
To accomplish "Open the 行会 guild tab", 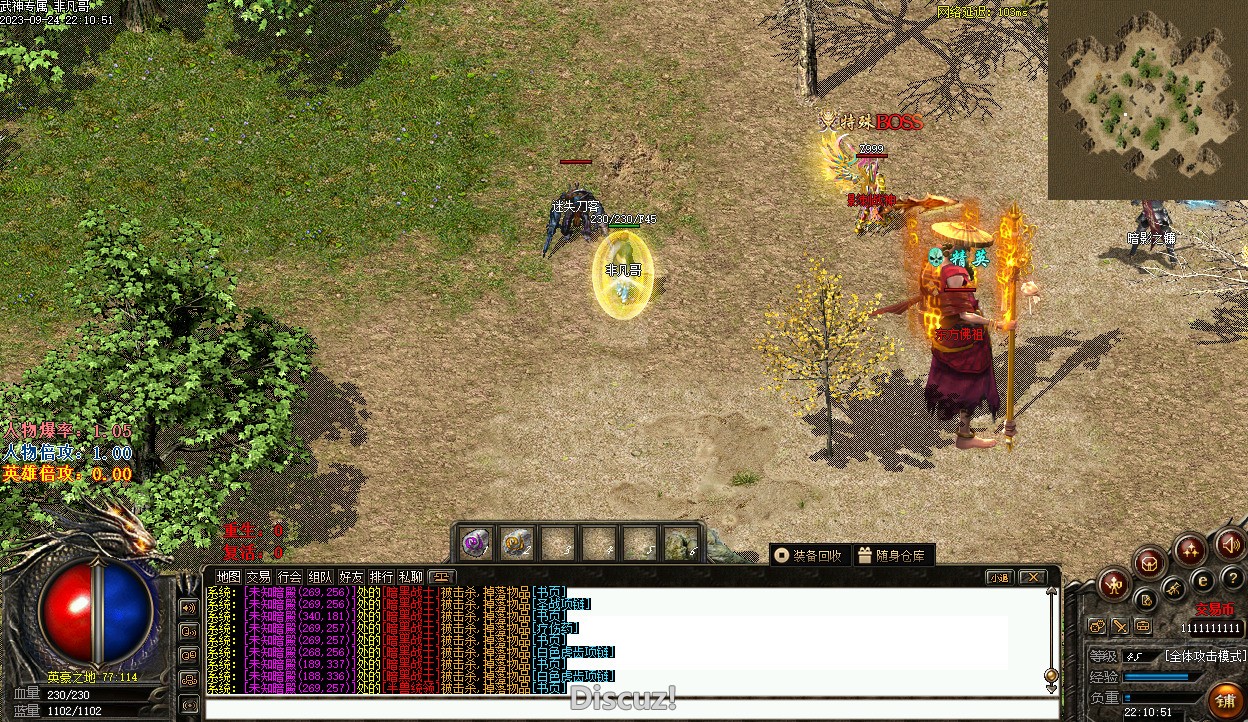I will click(289, 577).
